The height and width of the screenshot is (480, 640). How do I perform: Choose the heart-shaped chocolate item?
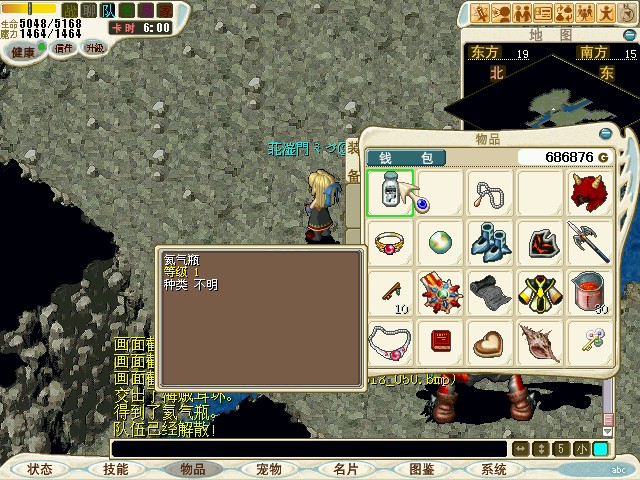(x=490, y=341)
